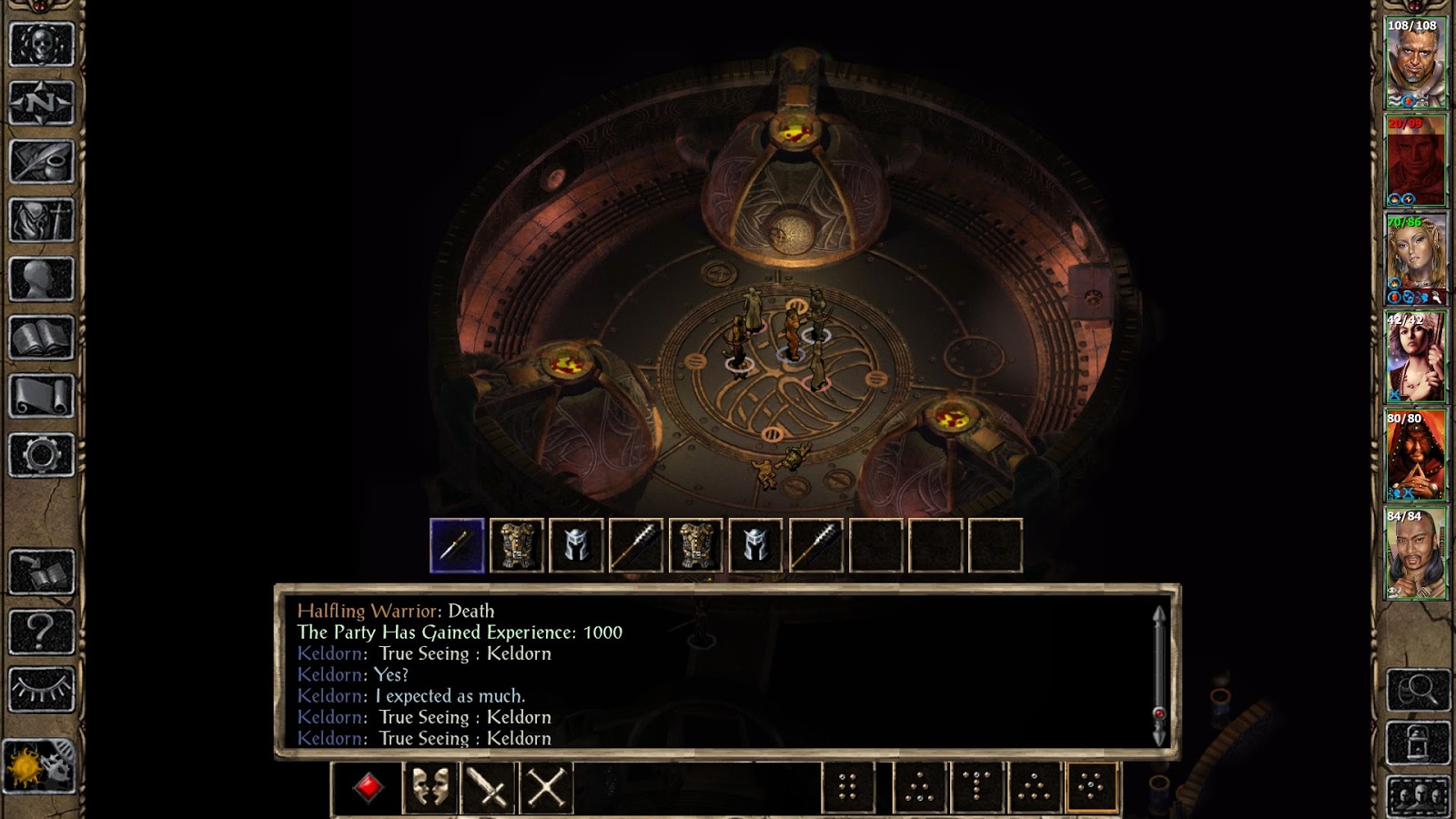Hide the interface with the closed-eye button
This screenshot has width=1456, height=819.
pos(41,689)
